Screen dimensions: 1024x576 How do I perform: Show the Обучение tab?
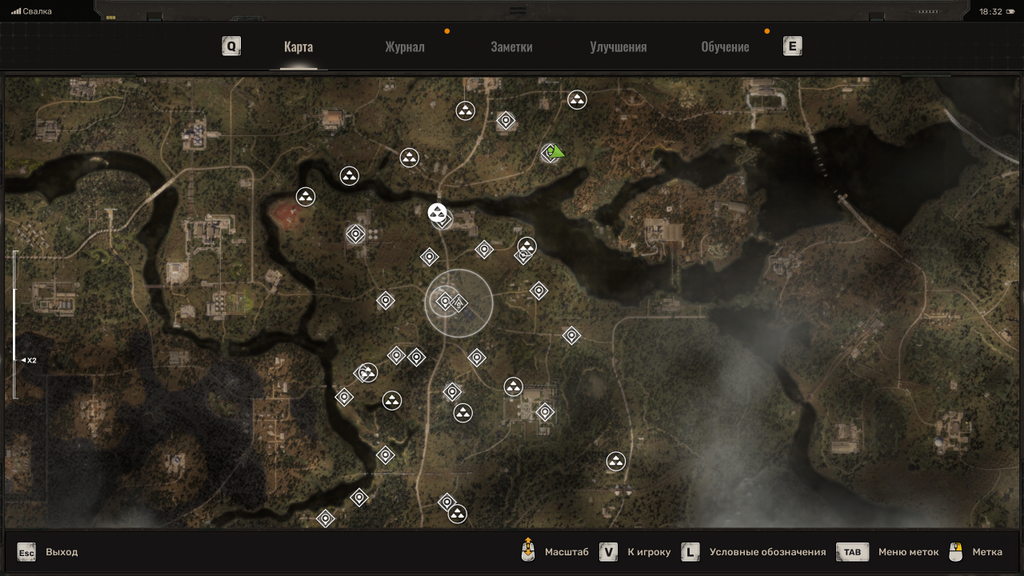[725, 47]
